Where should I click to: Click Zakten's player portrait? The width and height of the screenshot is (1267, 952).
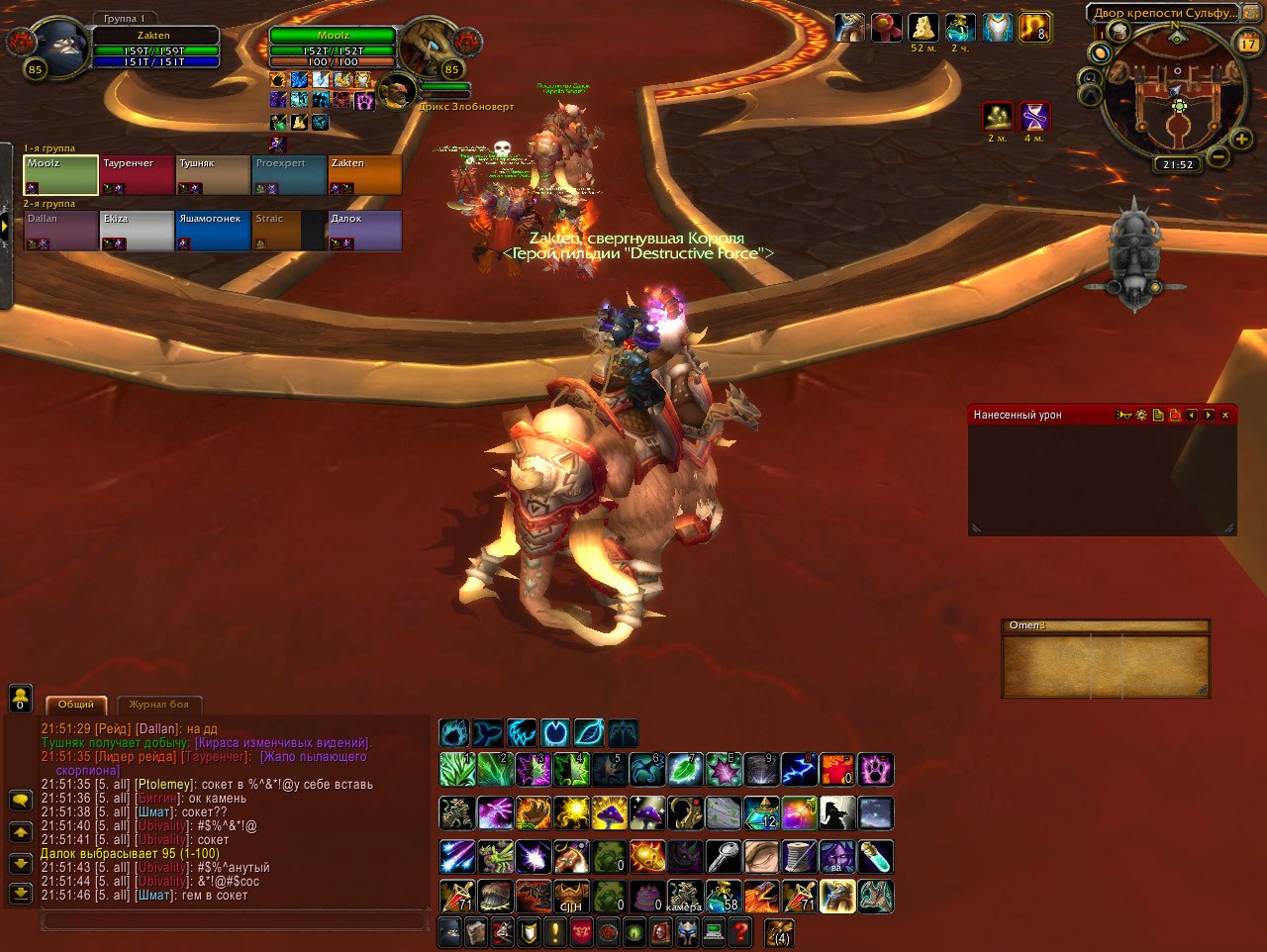click(58, 46)
